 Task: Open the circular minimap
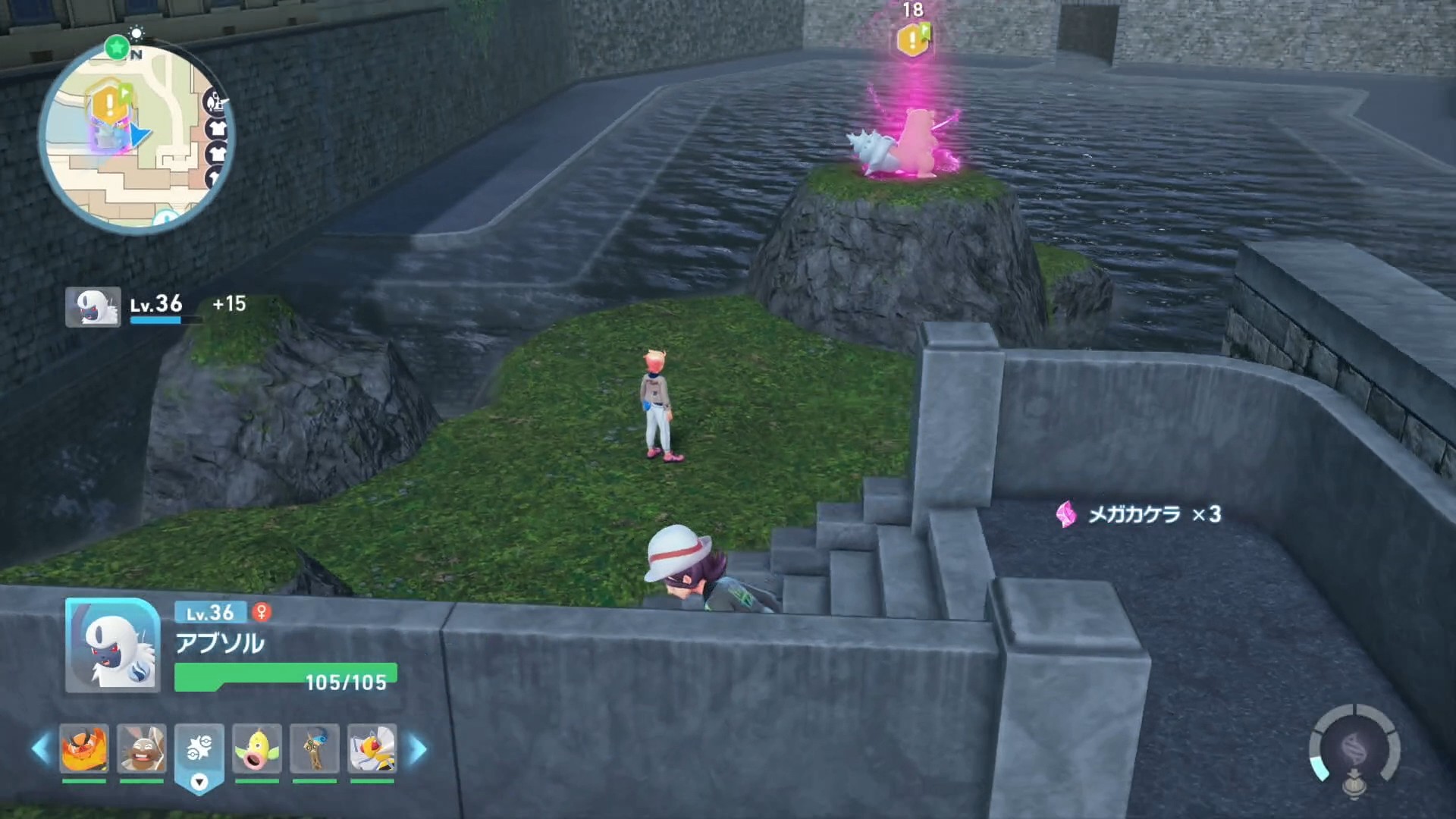136,136
